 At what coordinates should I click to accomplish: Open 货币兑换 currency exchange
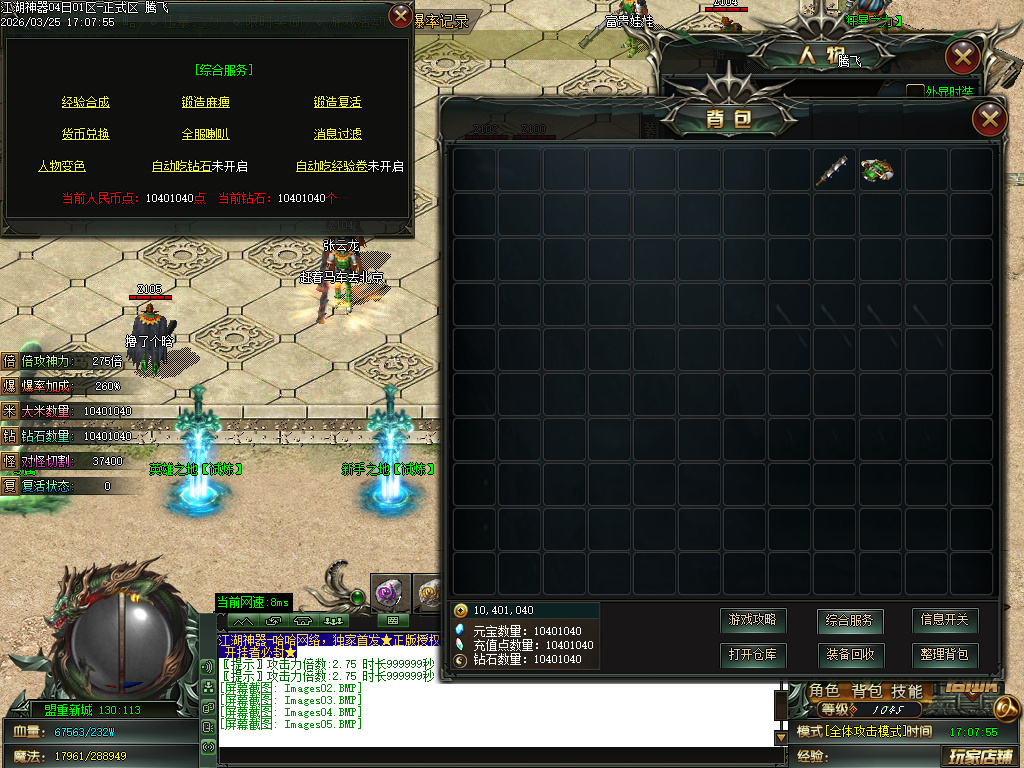[86, 134]
